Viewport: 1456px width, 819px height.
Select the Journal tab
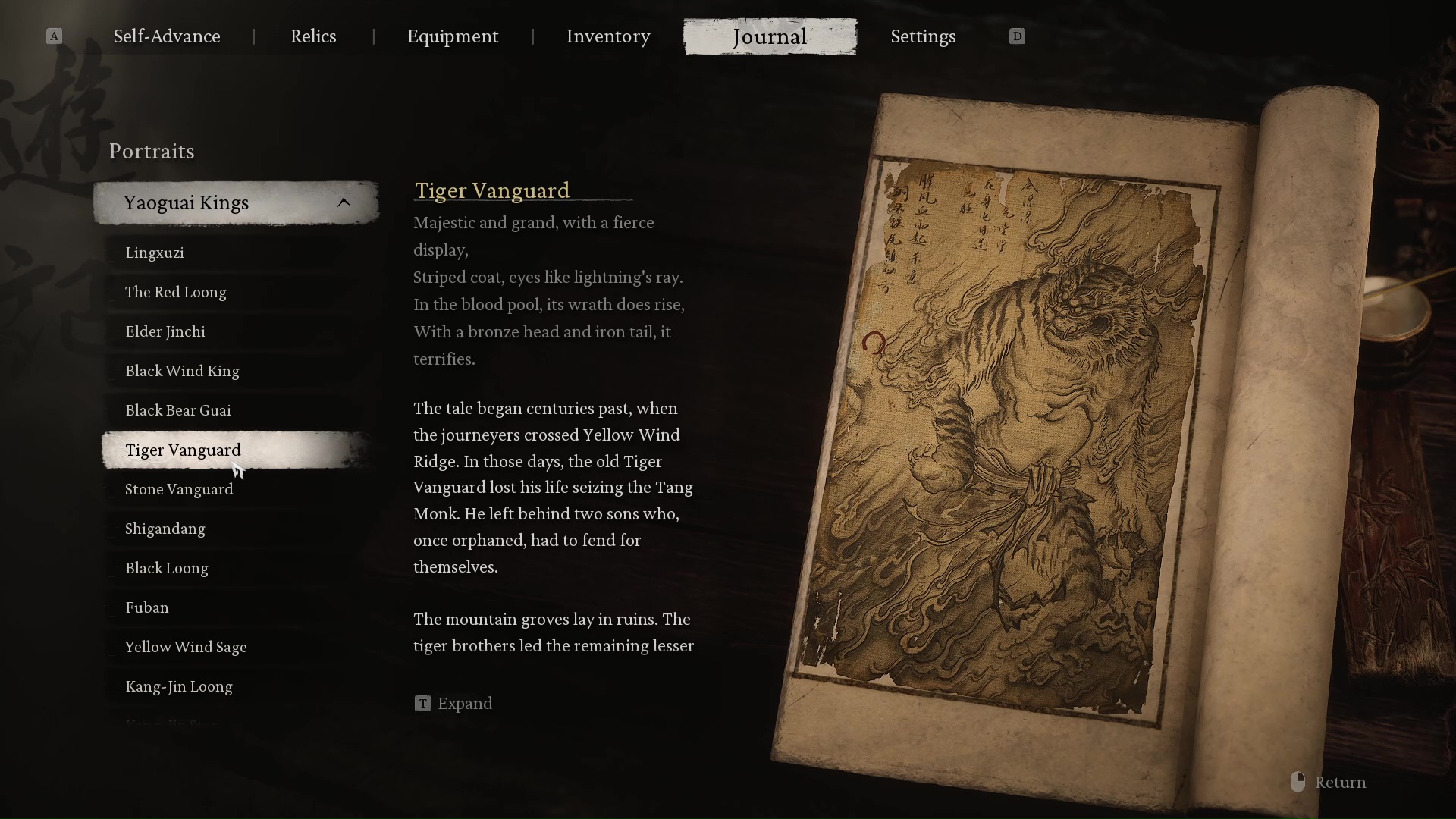coord(770,36)
